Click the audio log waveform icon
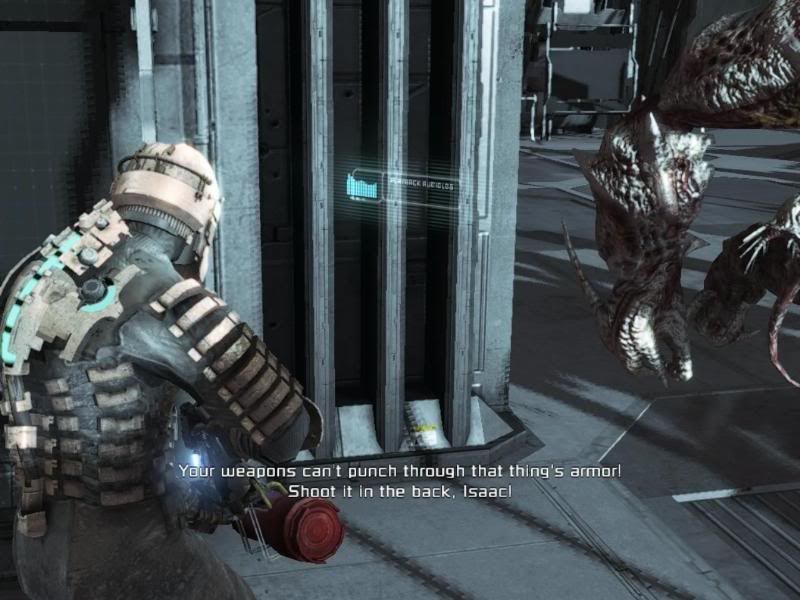This screenshot has height=600, width=800. click(364, 186)
